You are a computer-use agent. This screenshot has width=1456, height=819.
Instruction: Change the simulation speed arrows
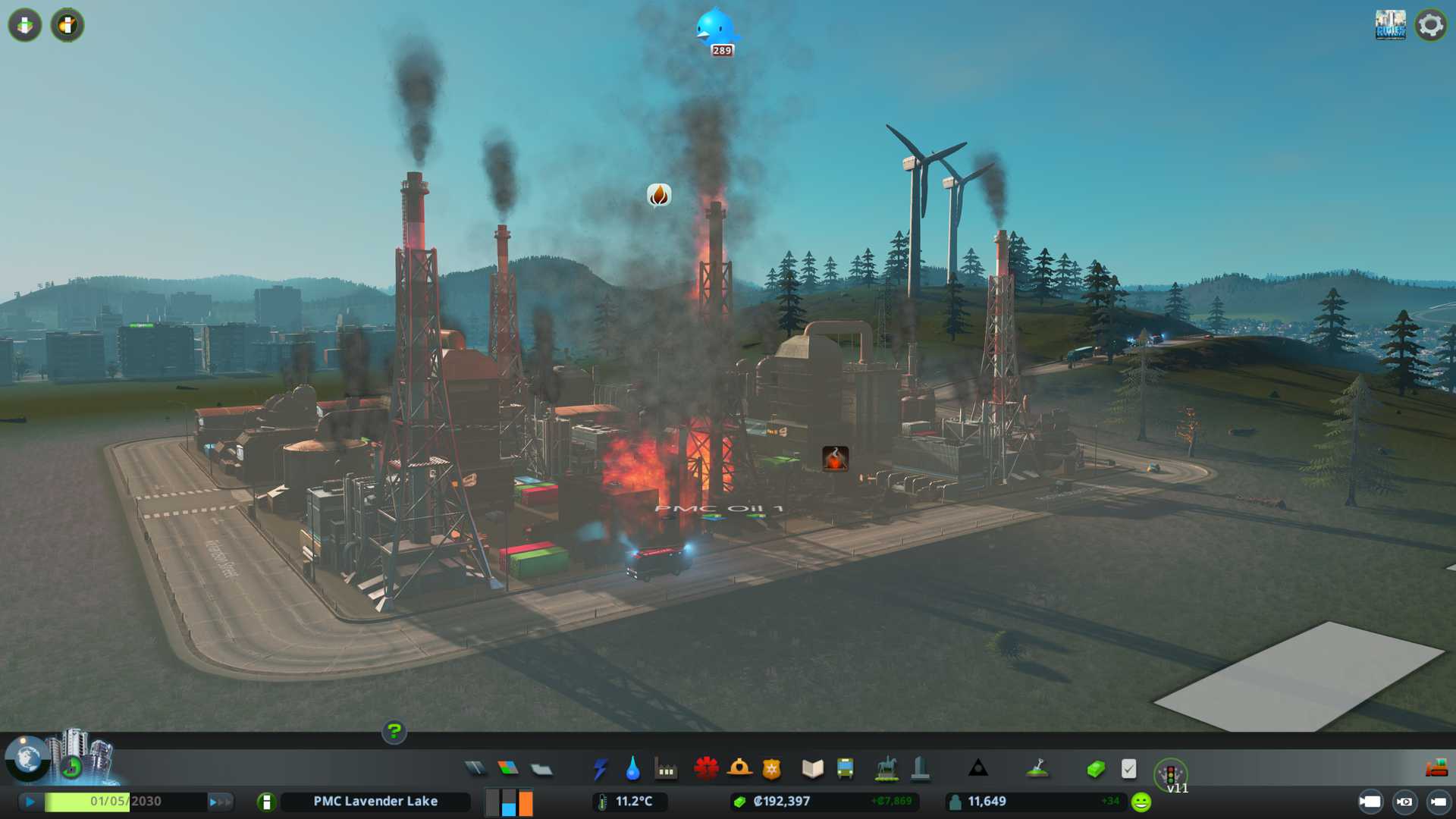(220, 802)
